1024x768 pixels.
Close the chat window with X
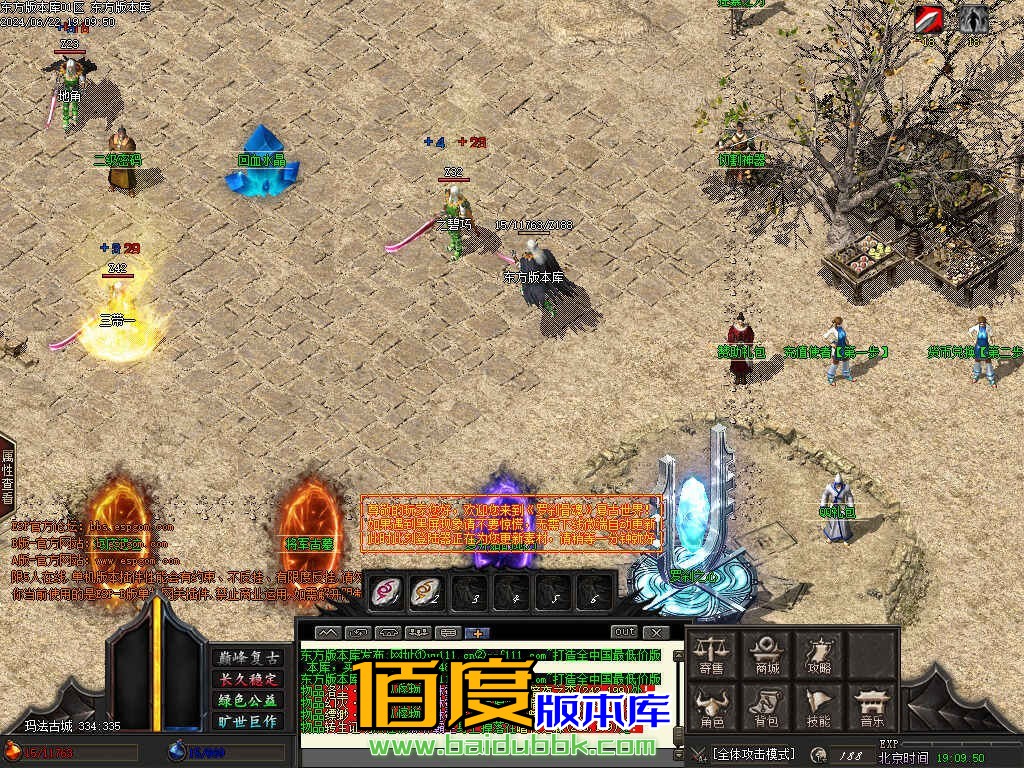point(656,632)
